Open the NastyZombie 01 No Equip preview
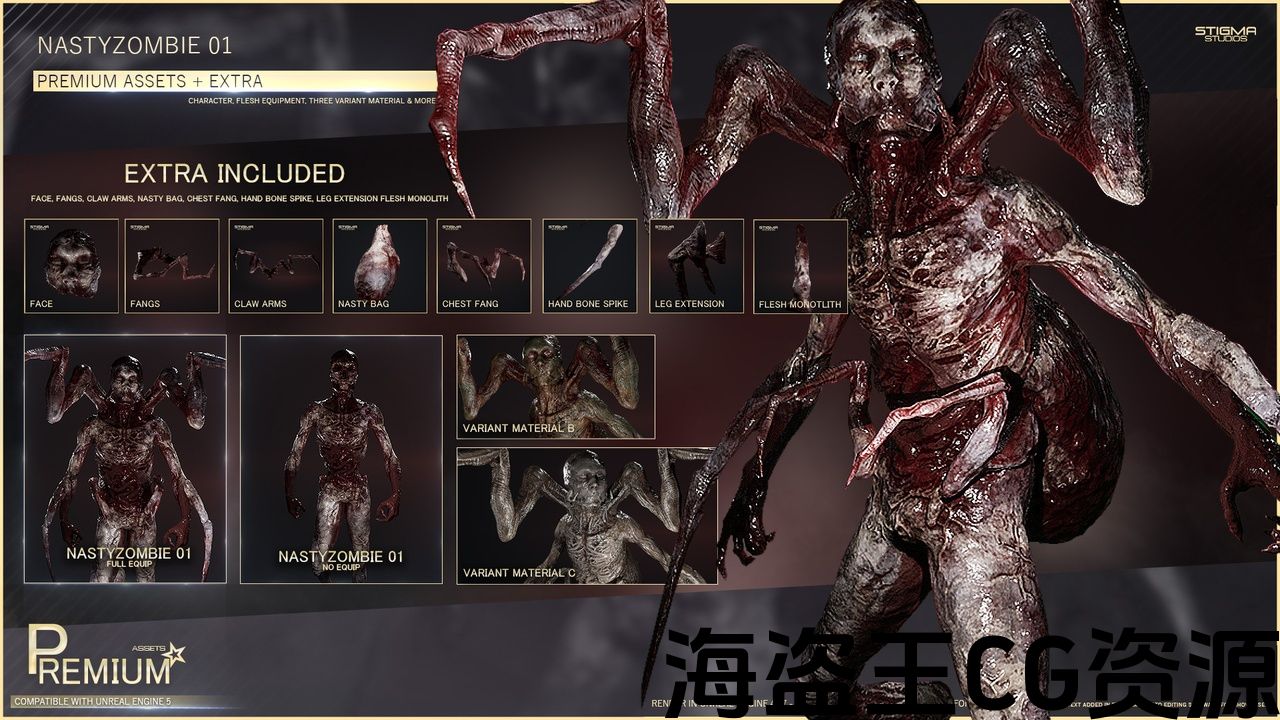 pos(341,458)
